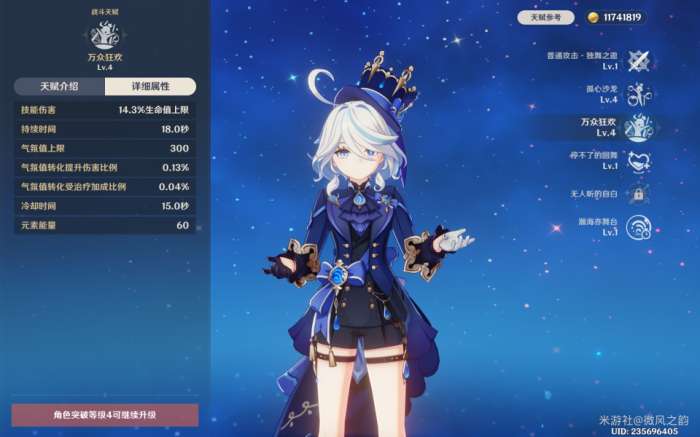Click the 角色突破等级4可继续升级 button
700x437 pixels.
pyautogui.click(x=105, y=414)
